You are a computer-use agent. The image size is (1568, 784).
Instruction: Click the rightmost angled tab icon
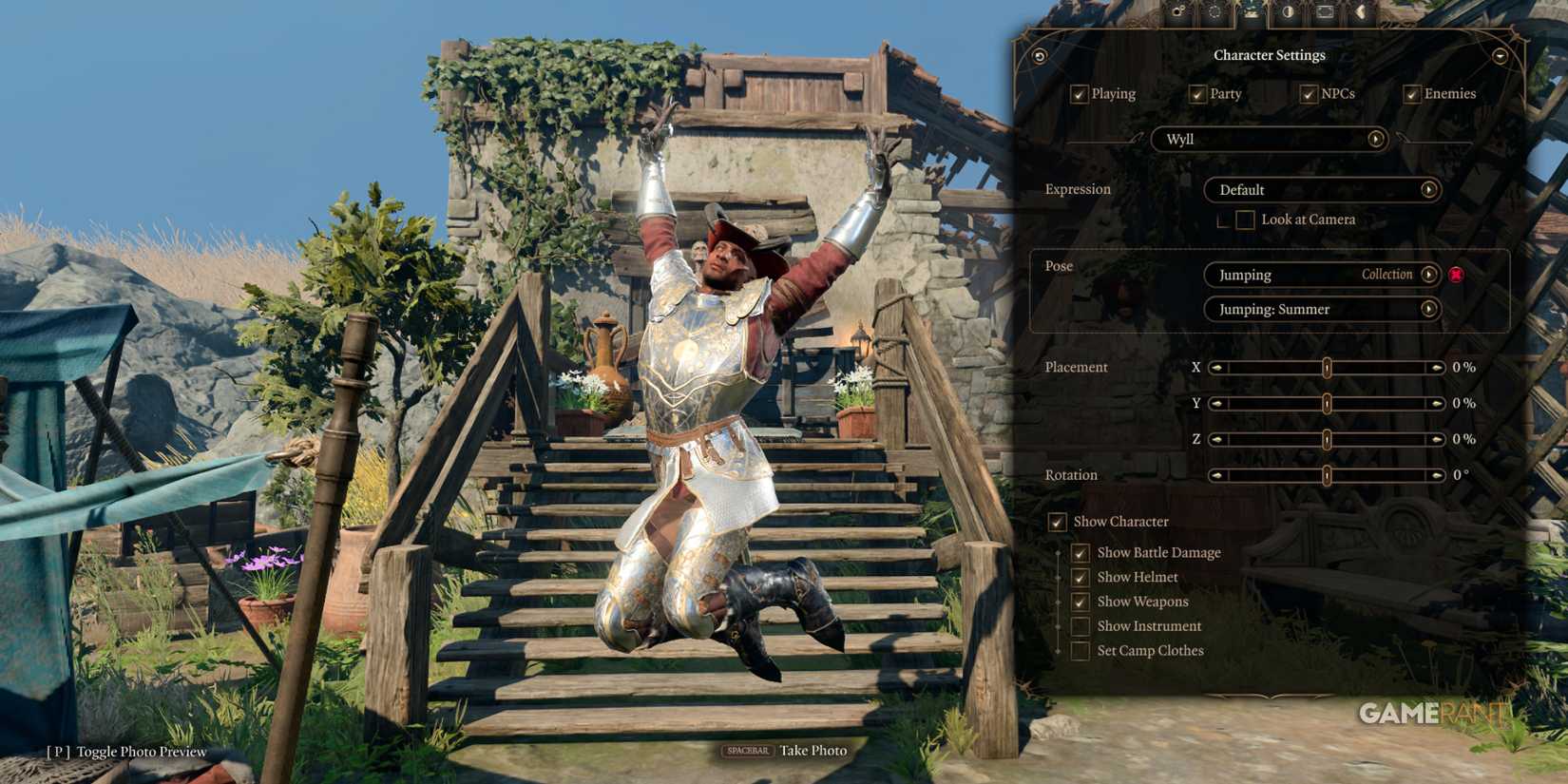(1362, 12)
